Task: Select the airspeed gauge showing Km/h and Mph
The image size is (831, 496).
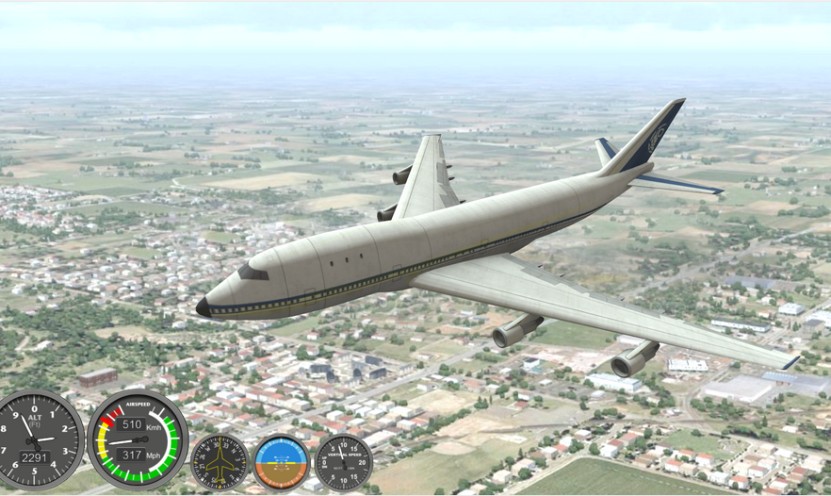Action: 137,438
